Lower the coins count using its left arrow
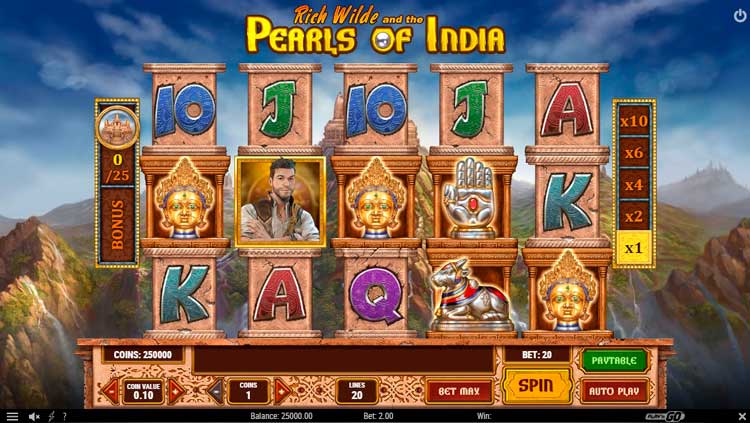This screenshot has width=750, height=423. click(217, 390)
